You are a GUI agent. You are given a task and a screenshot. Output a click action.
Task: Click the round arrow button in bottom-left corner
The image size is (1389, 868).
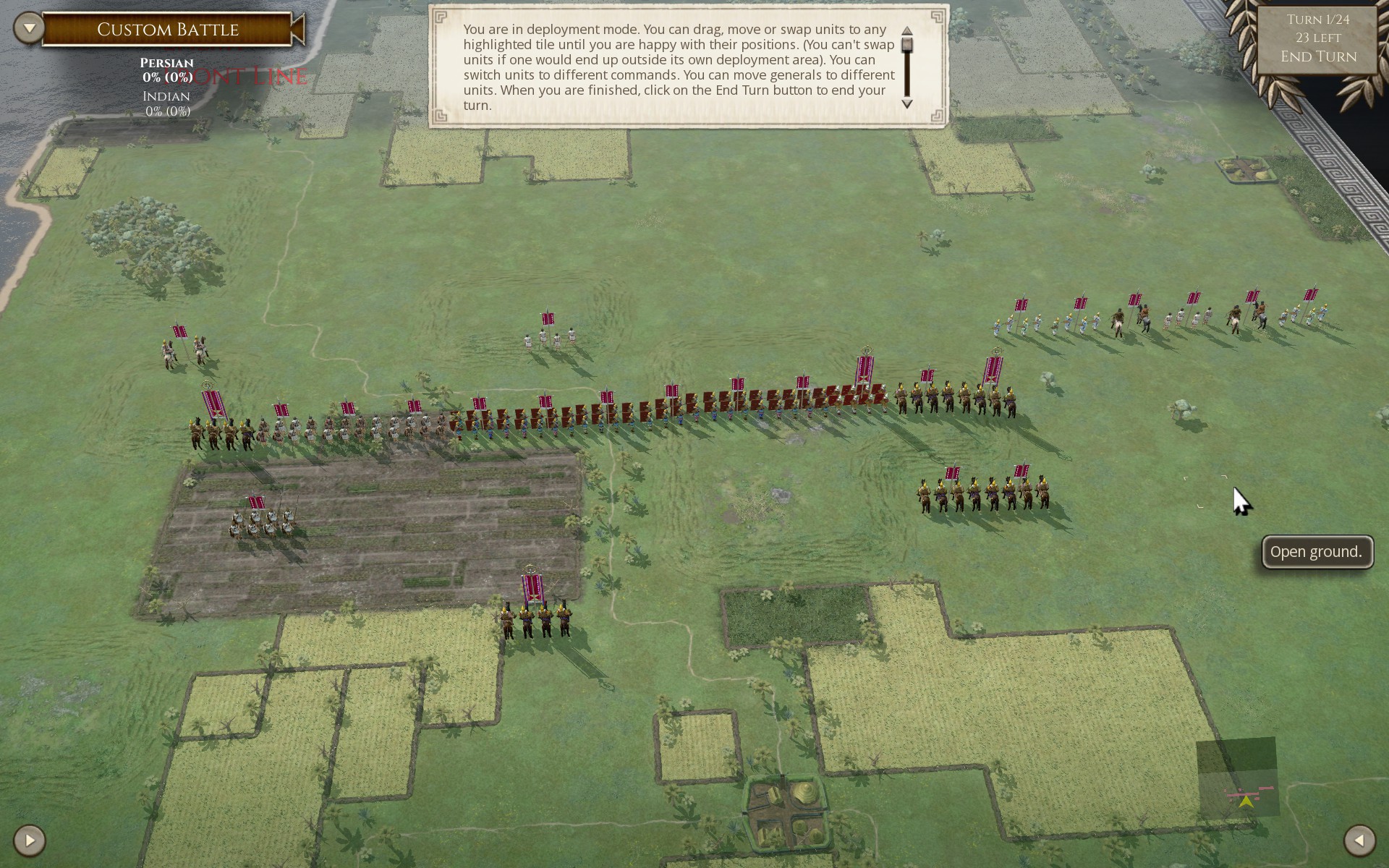point(30,840)
